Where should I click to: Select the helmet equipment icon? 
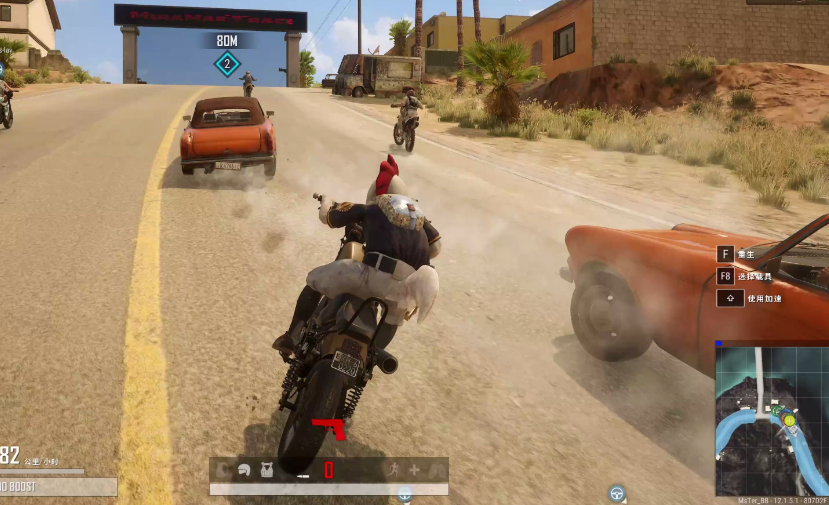(x=244, y=469)
